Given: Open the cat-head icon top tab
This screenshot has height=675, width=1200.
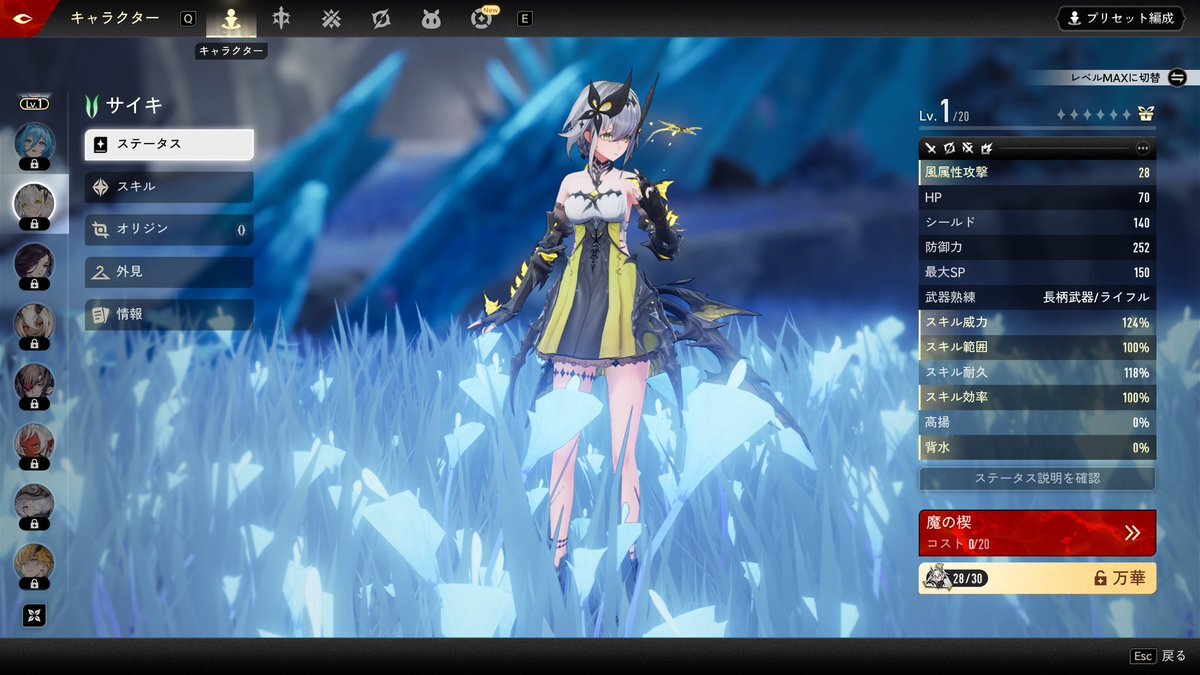Looking at the screenshot, I should pos(431,19).
